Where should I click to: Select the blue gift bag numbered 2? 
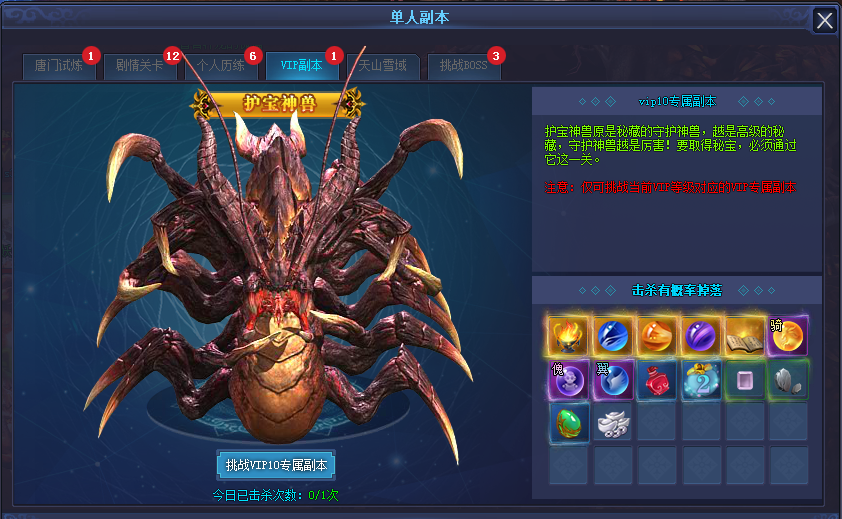click(700, 381)
